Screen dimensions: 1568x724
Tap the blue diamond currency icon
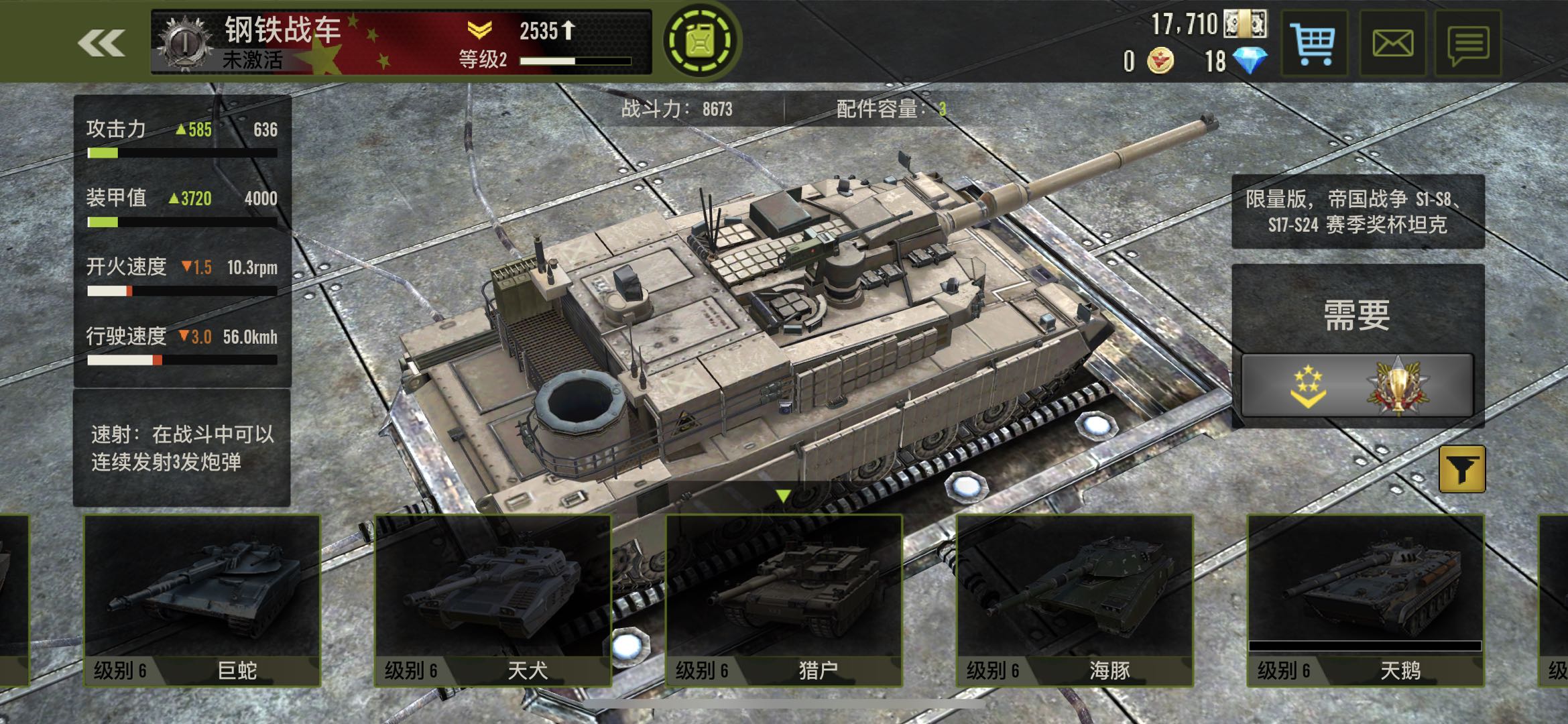(x=1251, y=61)
